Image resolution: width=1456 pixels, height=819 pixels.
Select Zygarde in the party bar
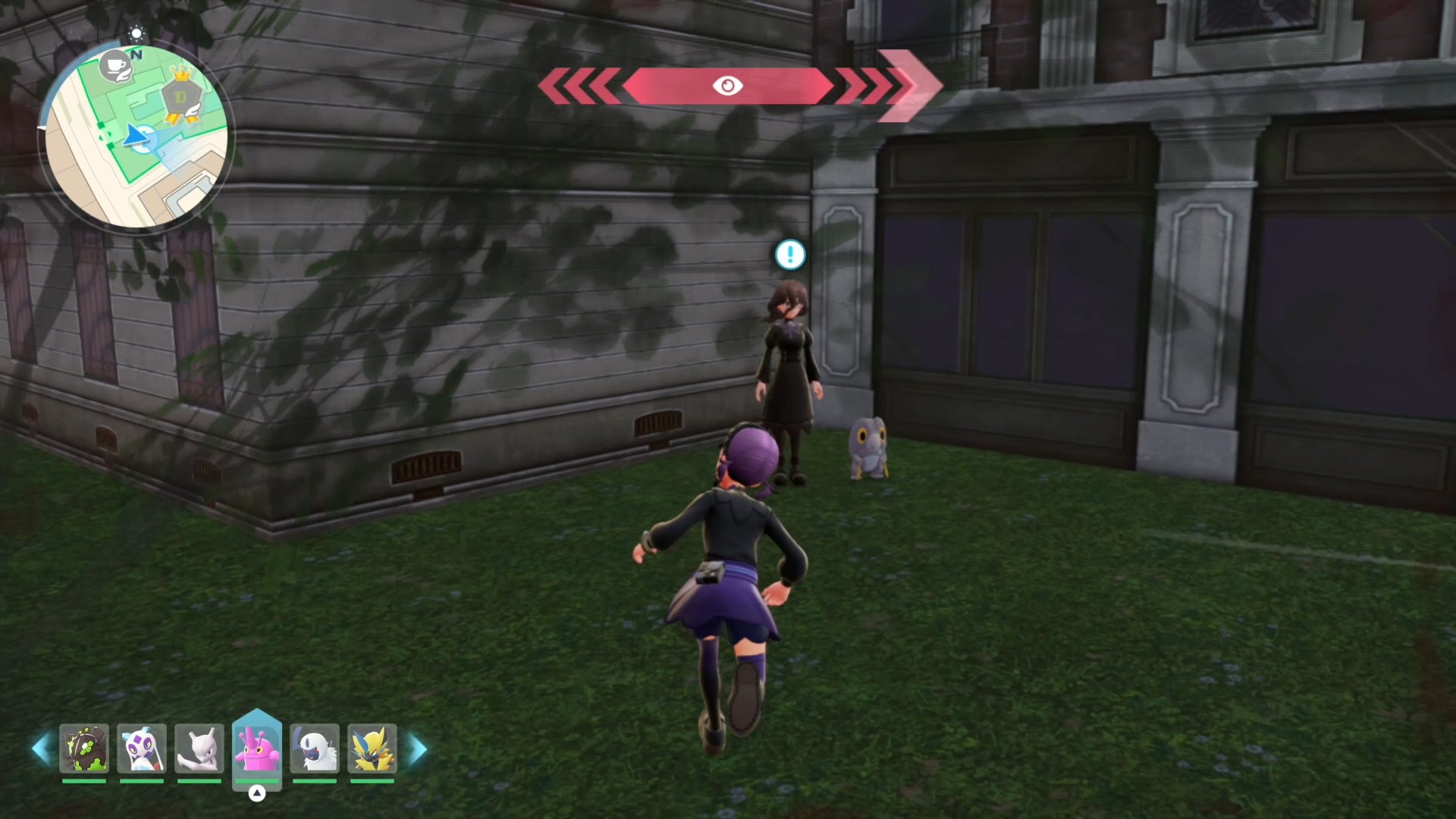click(84, 749)
